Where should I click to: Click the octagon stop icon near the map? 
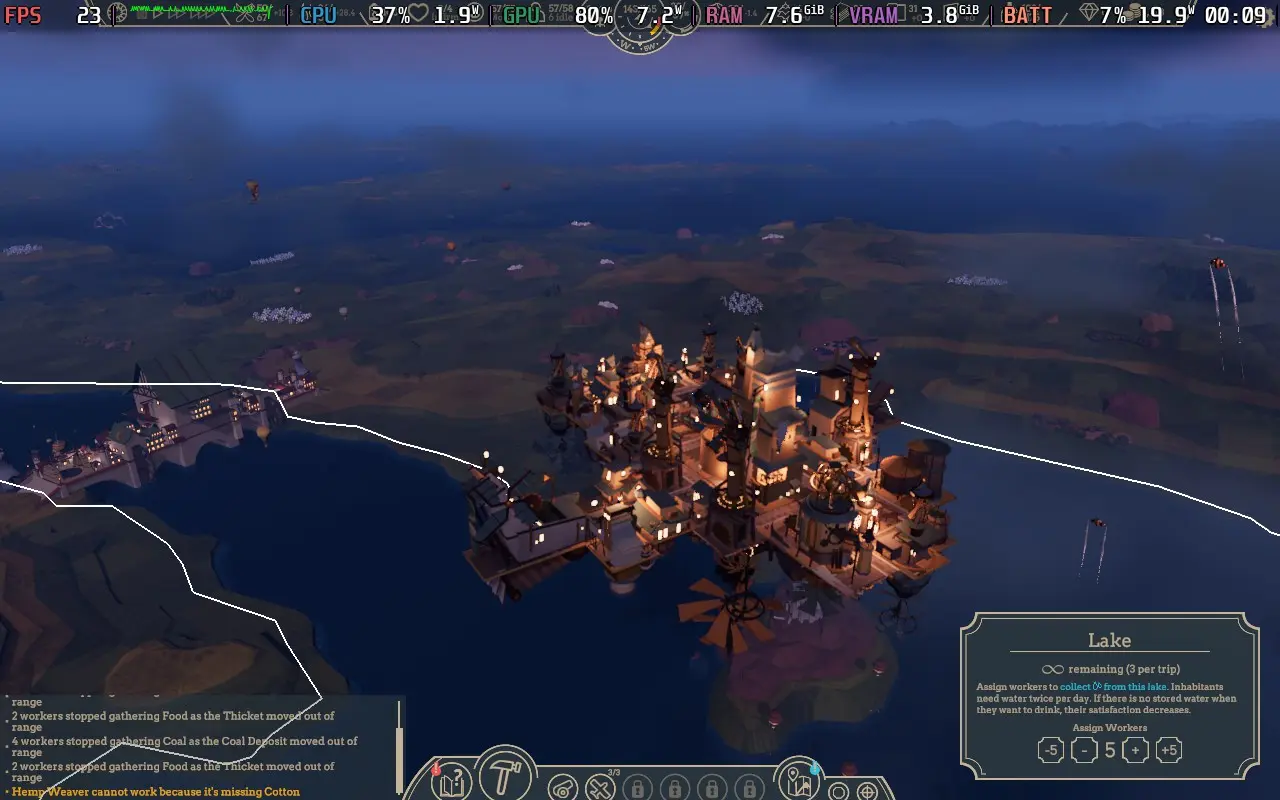pos(839,791)
